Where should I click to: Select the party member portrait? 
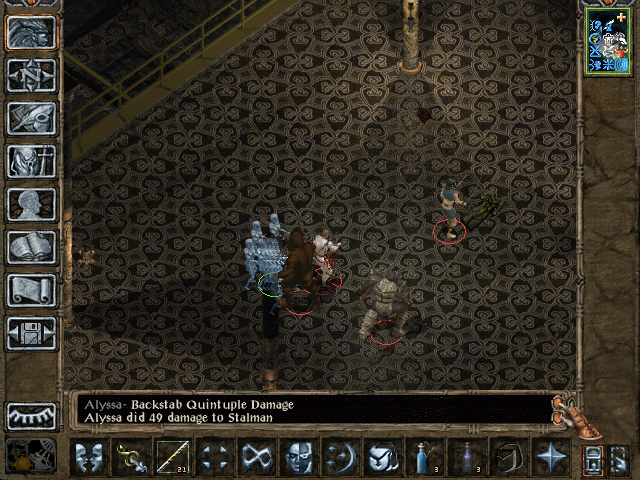pos(608,40)
